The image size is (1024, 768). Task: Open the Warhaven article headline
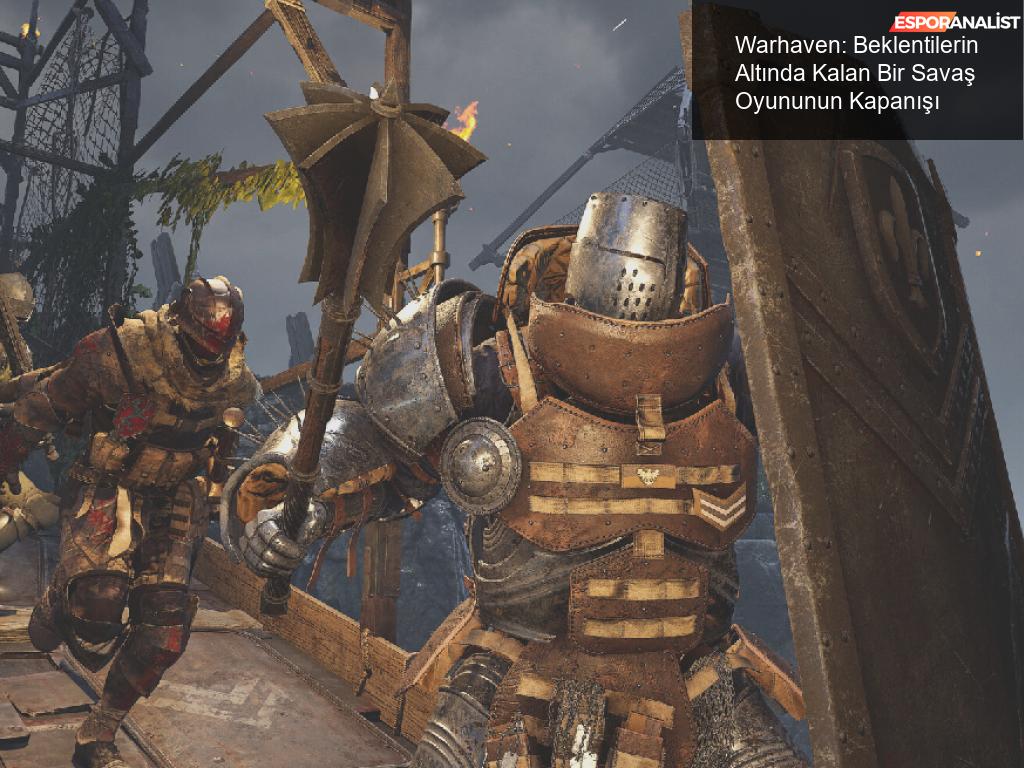855,74
